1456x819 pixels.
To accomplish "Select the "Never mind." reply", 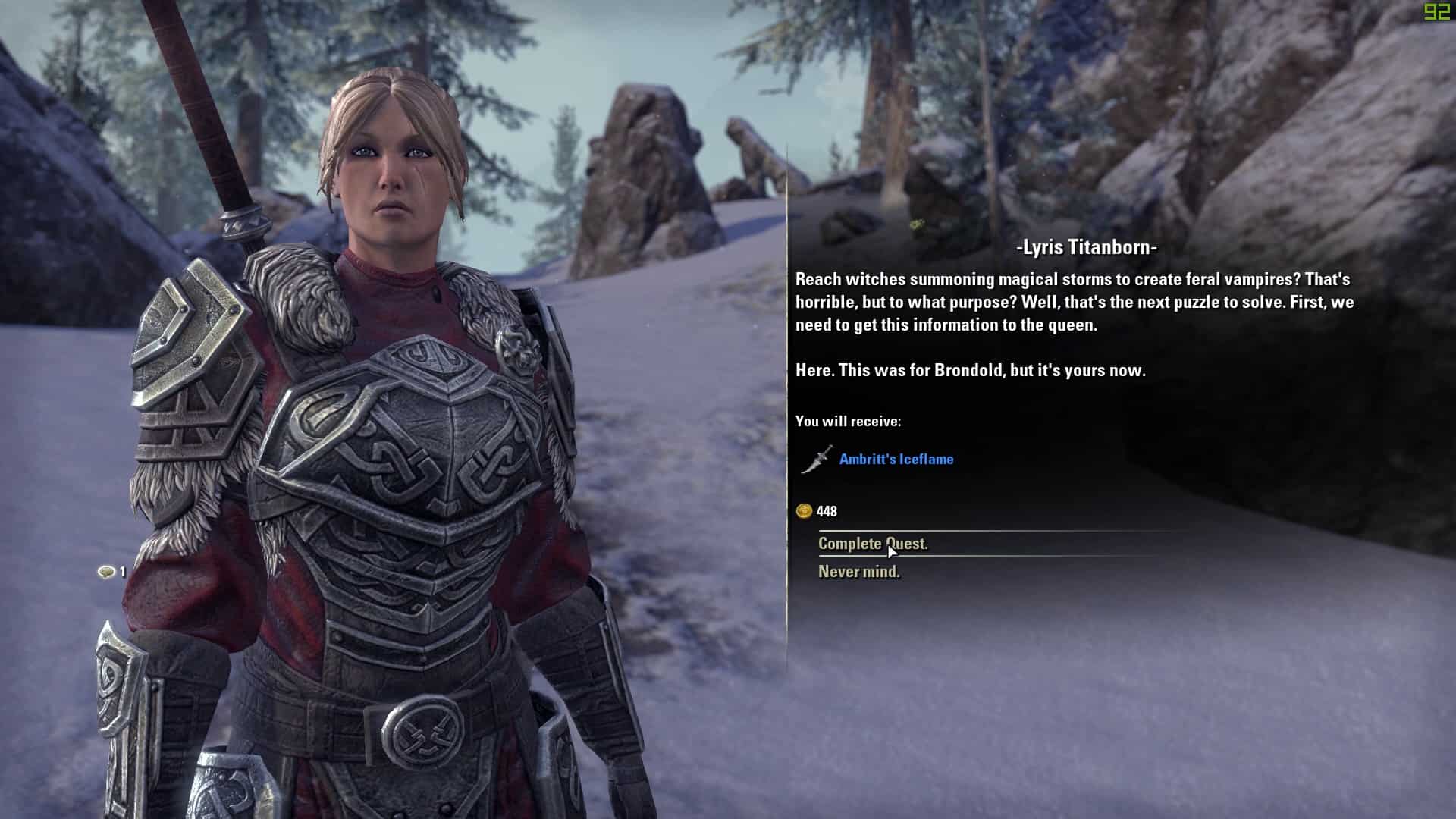I will coord(858,572).
